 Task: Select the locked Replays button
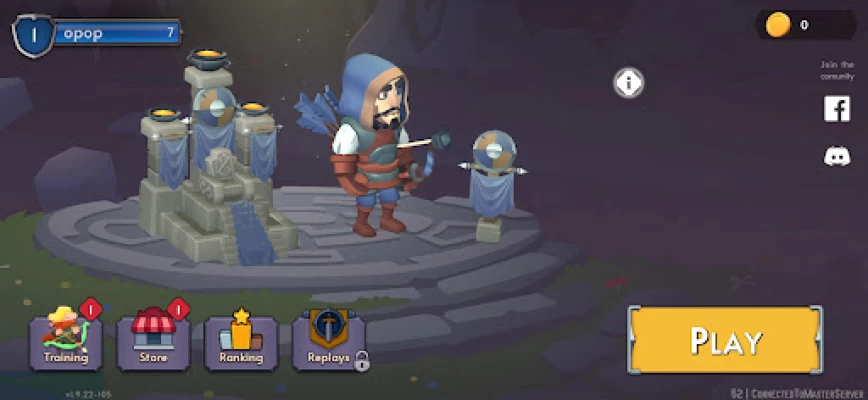pyautogui.click(x=328, y=341)
